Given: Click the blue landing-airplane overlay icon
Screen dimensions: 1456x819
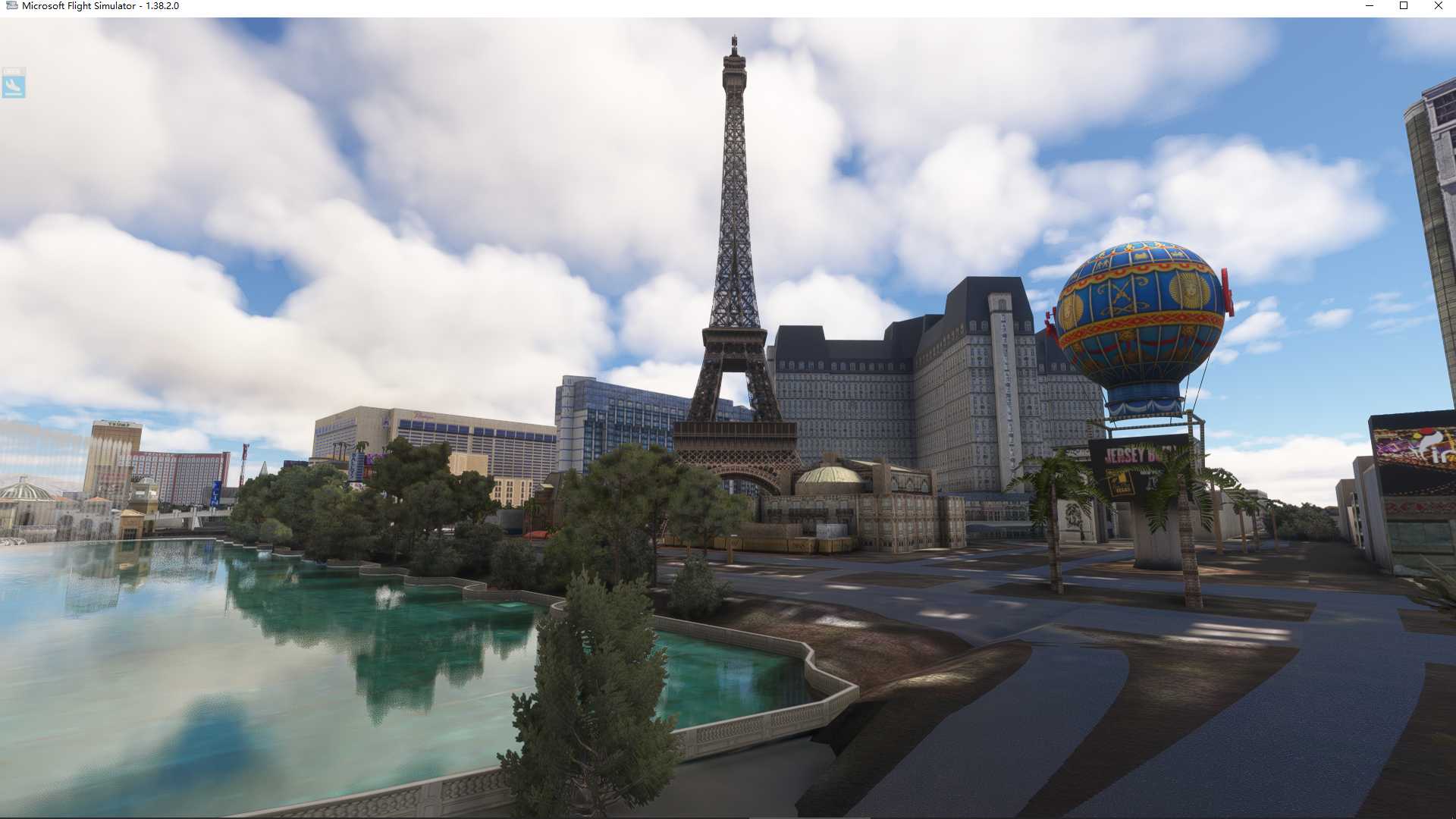Looking at the screenshot, I should point(13,83).
